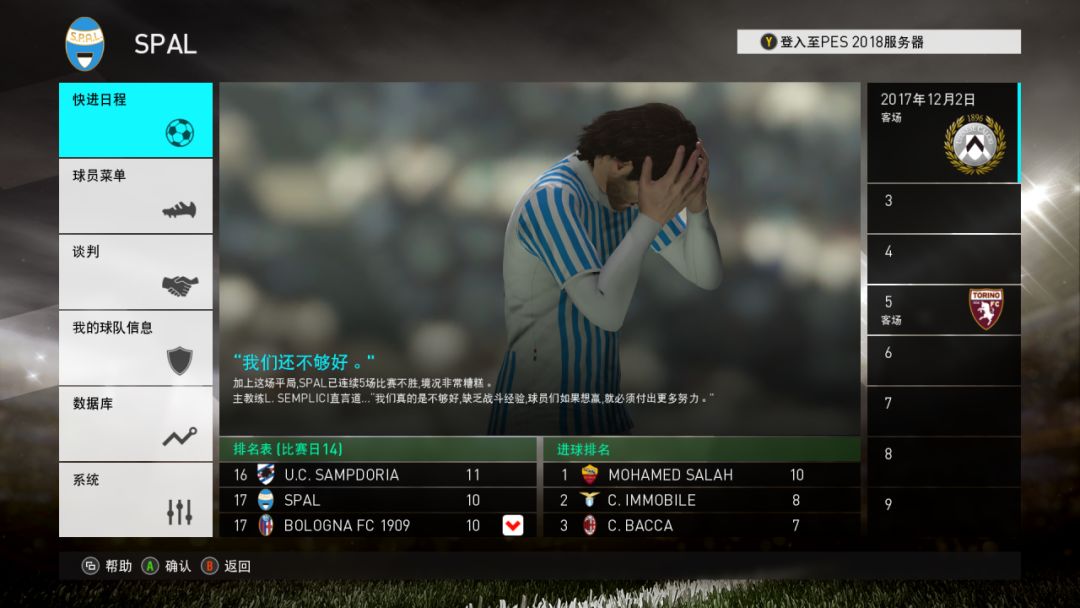Viewport: 1080px width, 608px height.
Task: Open the 系统 system menu
Action: [135, 499]
